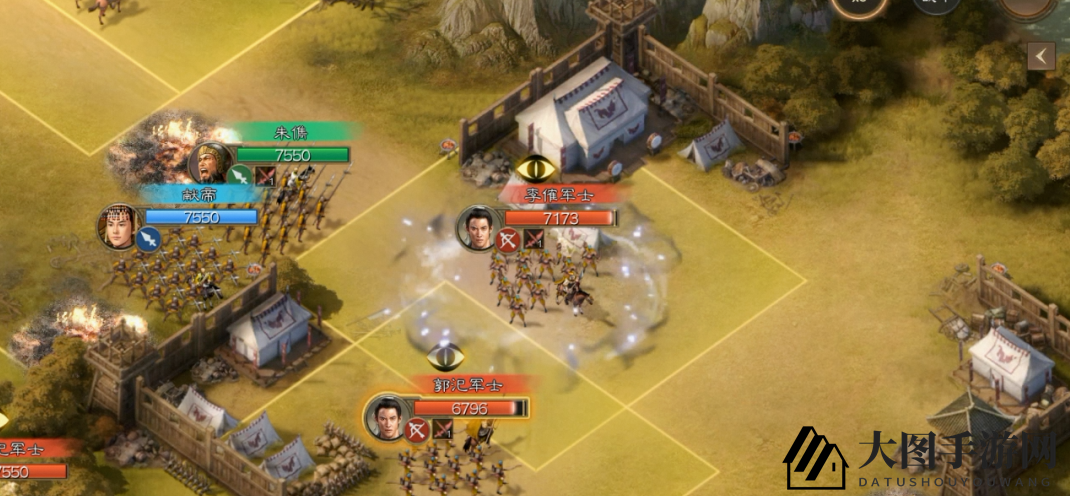Select the 朱儁 general portrait
1070x496 pixels.
point(210,162)
